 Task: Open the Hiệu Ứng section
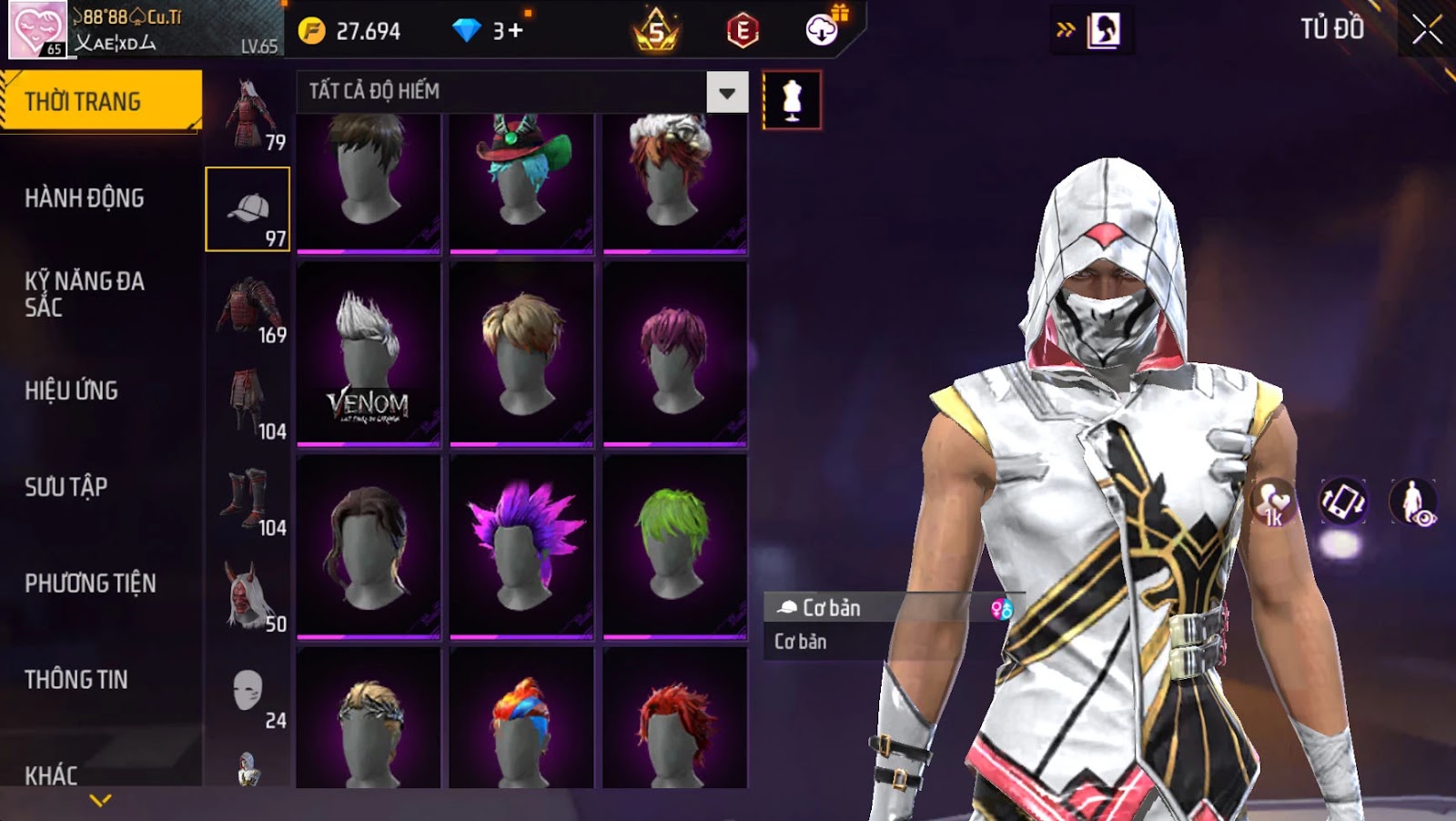tap(72, 390)
